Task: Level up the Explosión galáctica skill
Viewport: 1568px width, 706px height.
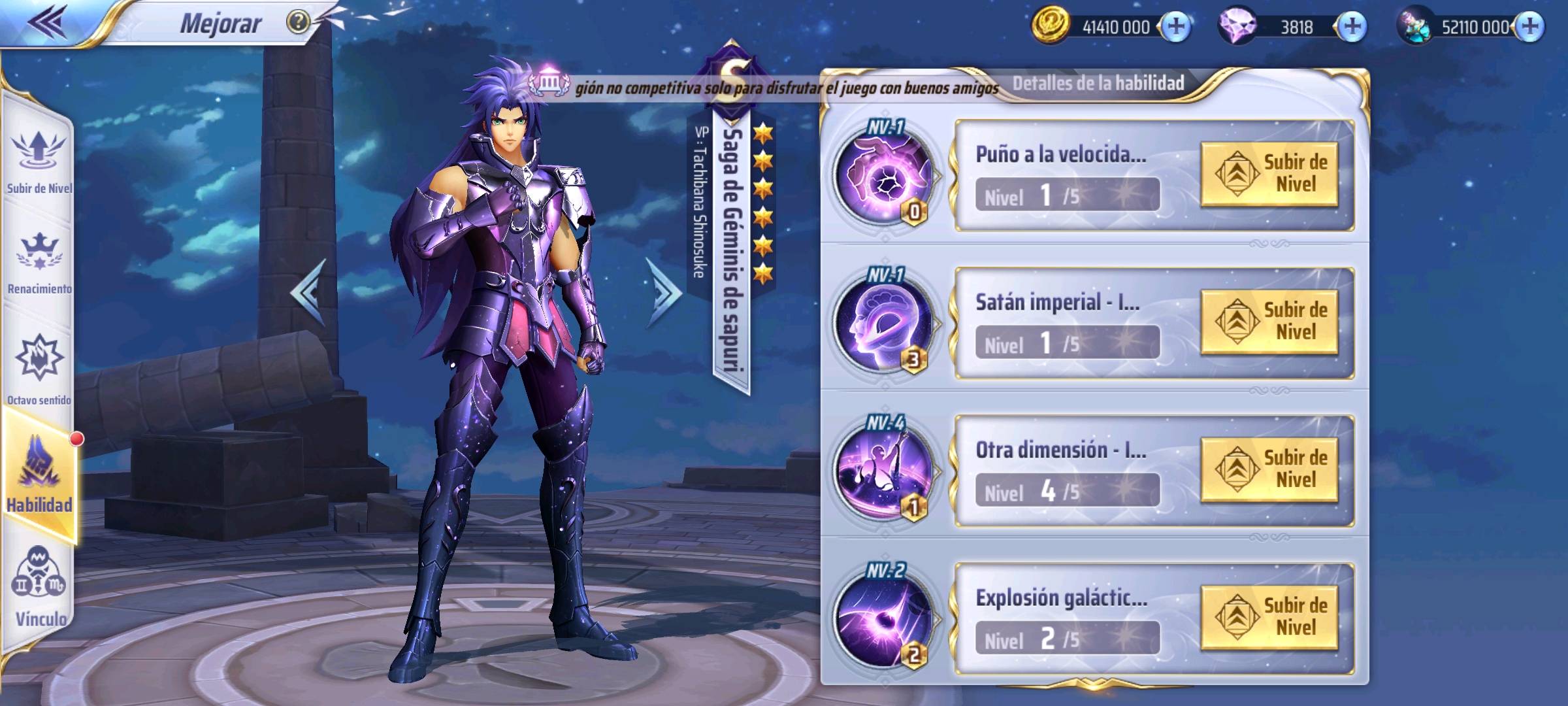Action: coord(1269,617)
